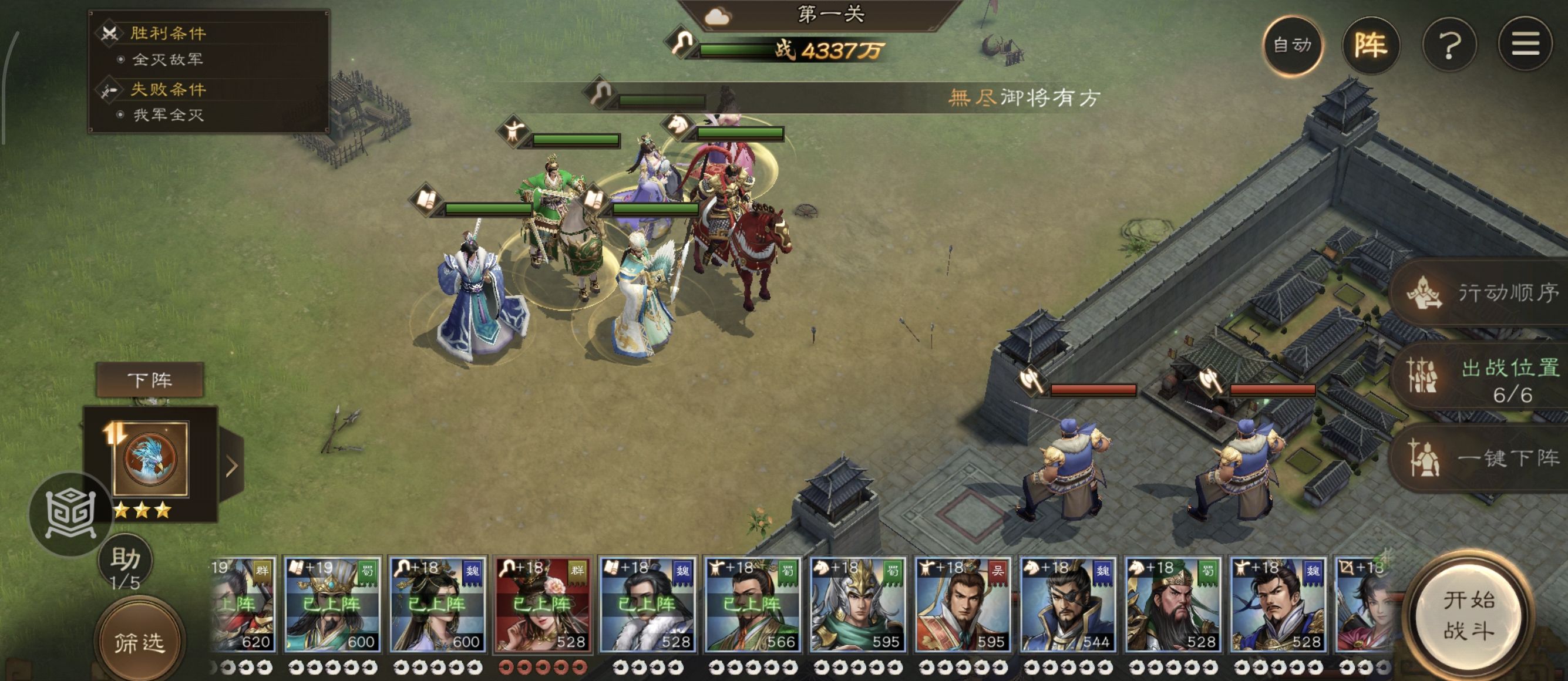Select the red-background female 群 hero card

pos(541,604)
